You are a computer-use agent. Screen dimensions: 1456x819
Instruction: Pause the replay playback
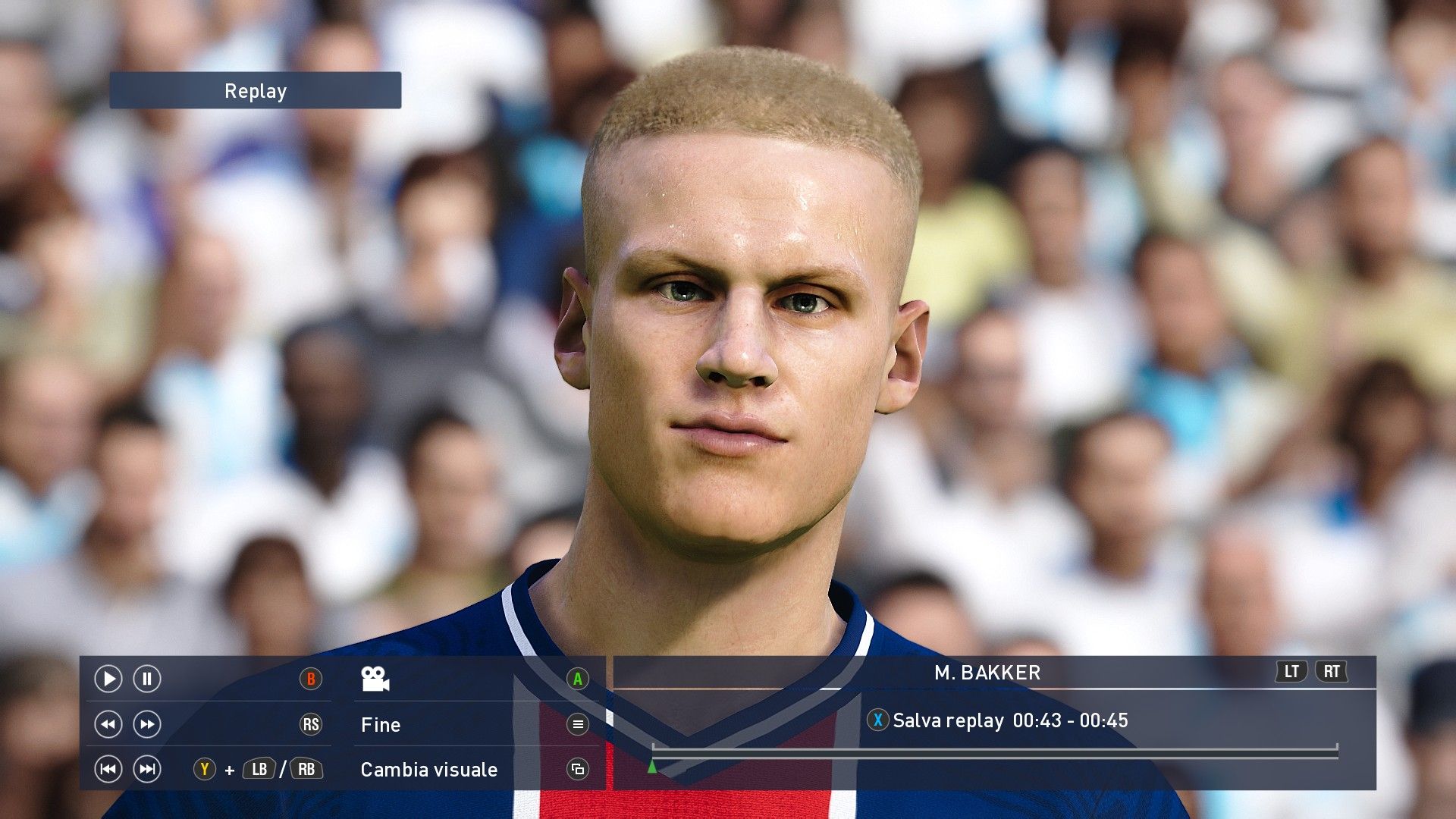pos(147,679)
